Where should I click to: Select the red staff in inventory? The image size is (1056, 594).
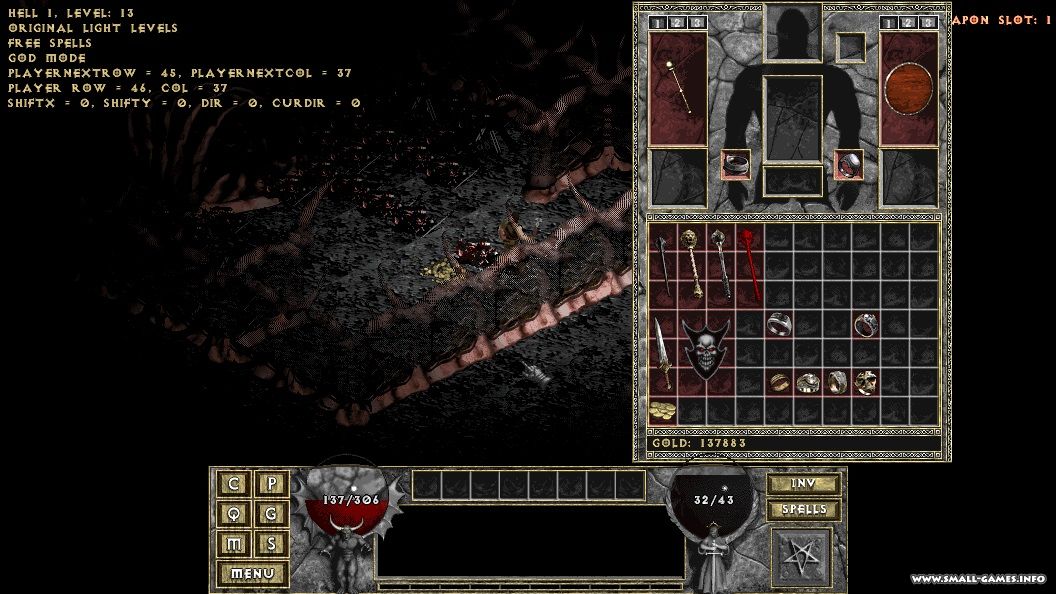click(x=748, y=262)
